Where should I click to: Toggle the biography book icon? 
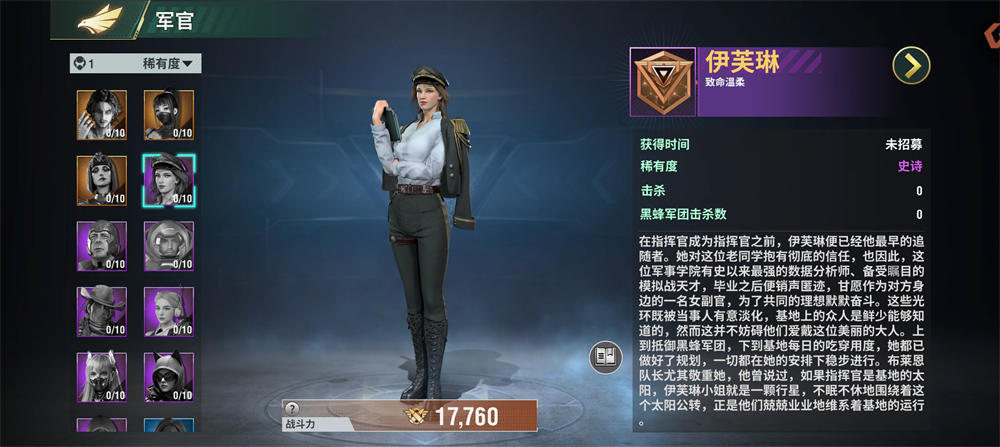pos(606,356)
